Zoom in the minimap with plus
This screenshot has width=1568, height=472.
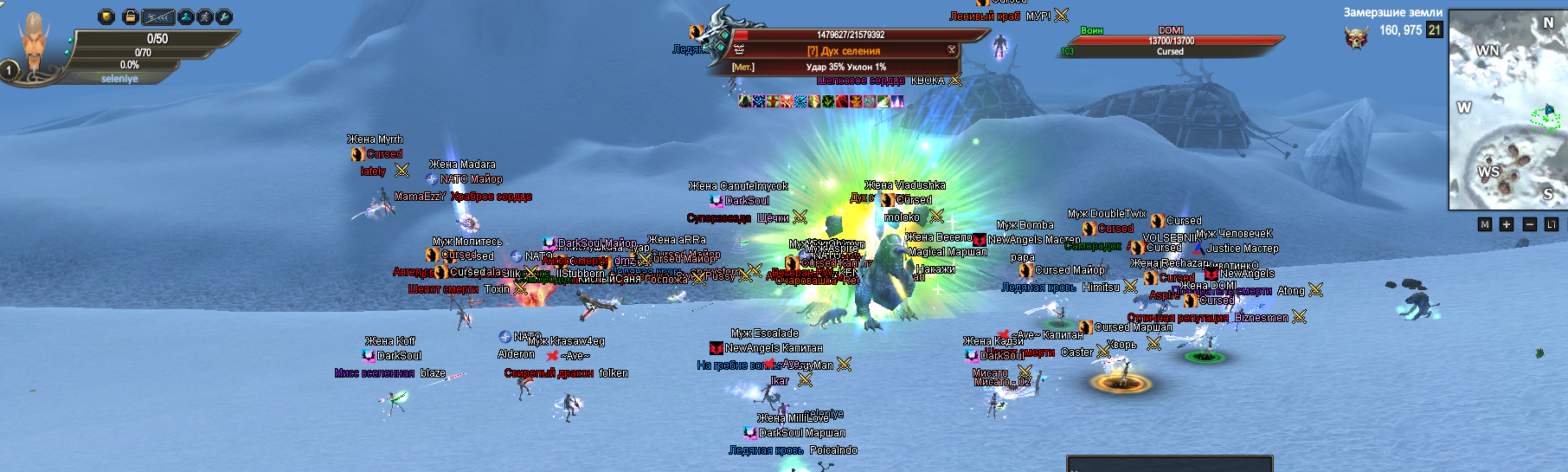coord(1507,224)
